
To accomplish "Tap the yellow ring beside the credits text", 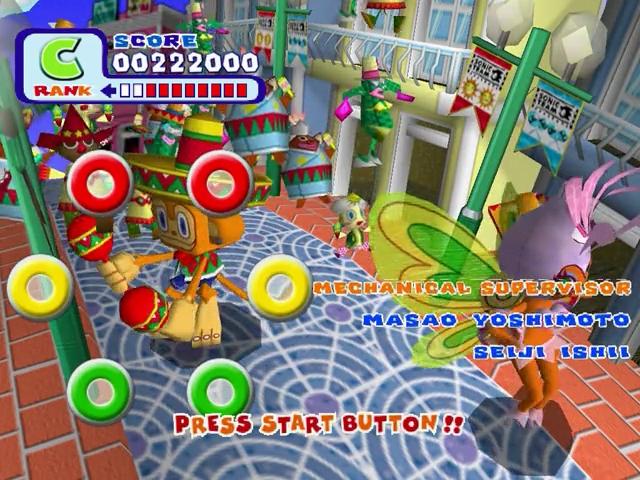I will click(279, 287).
